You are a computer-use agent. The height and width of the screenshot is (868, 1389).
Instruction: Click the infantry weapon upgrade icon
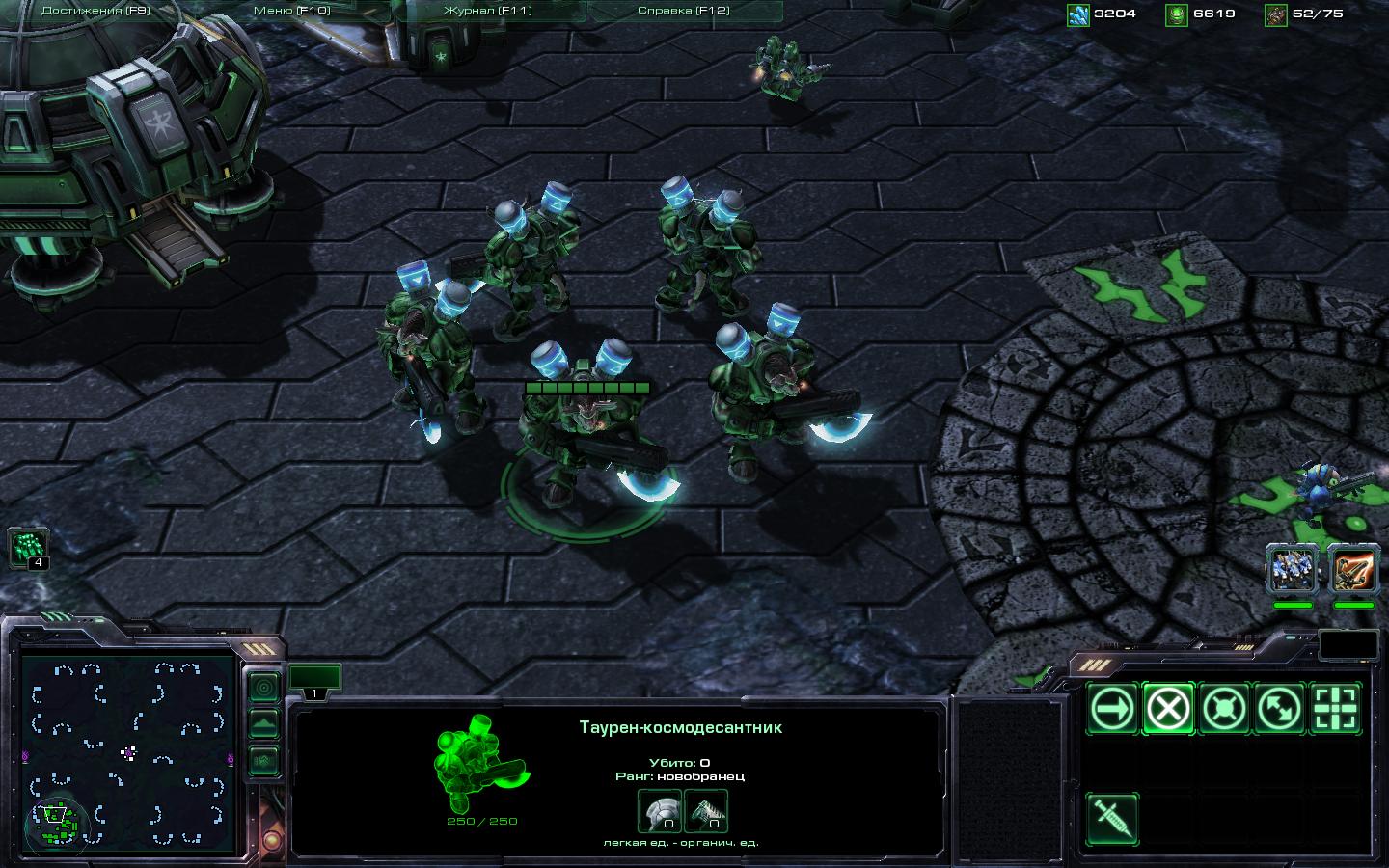coord(706,810)
